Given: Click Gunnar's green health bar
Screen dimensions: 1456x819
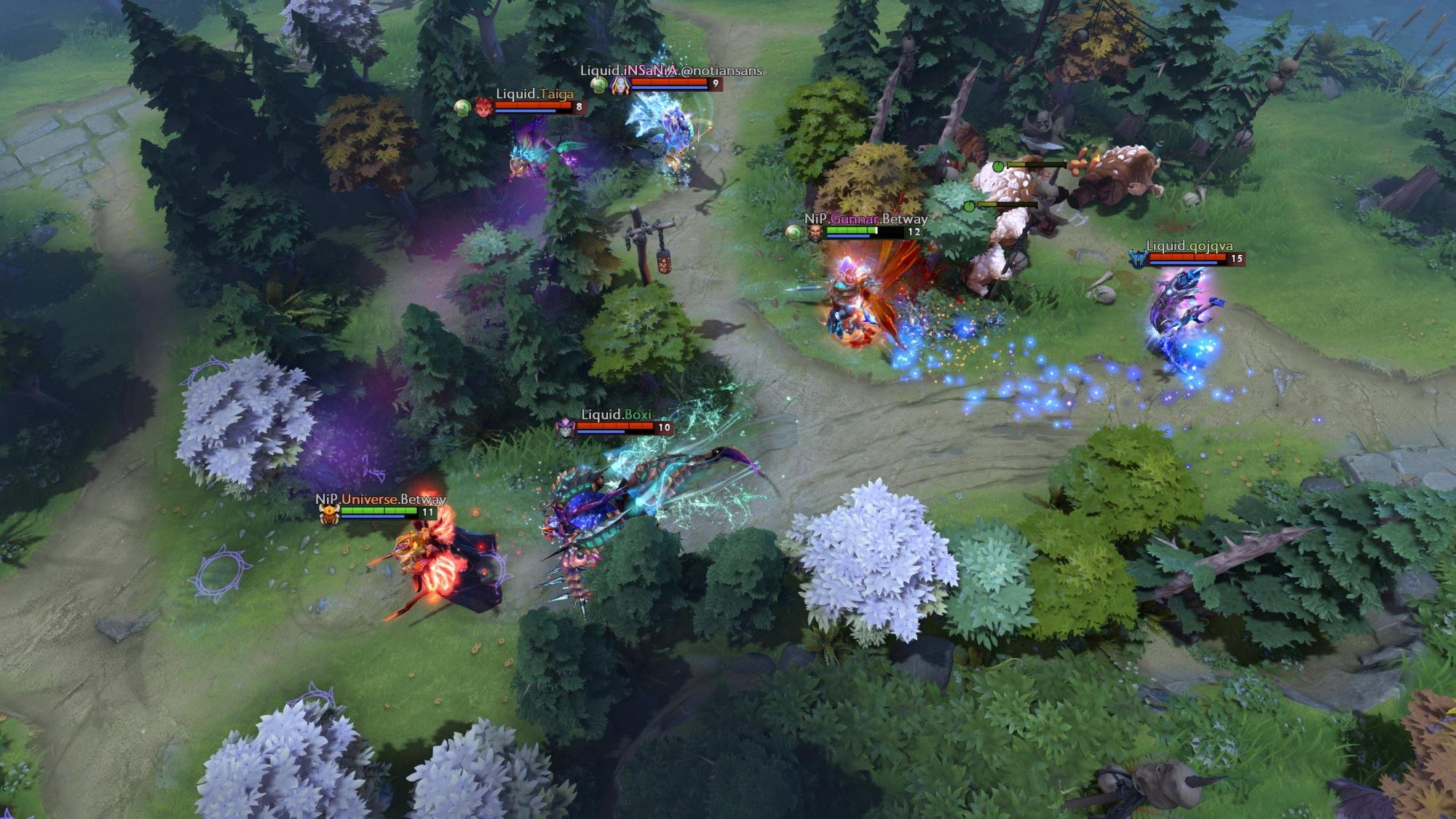Looking at the screenshot, I should click(x=852, y=229).
